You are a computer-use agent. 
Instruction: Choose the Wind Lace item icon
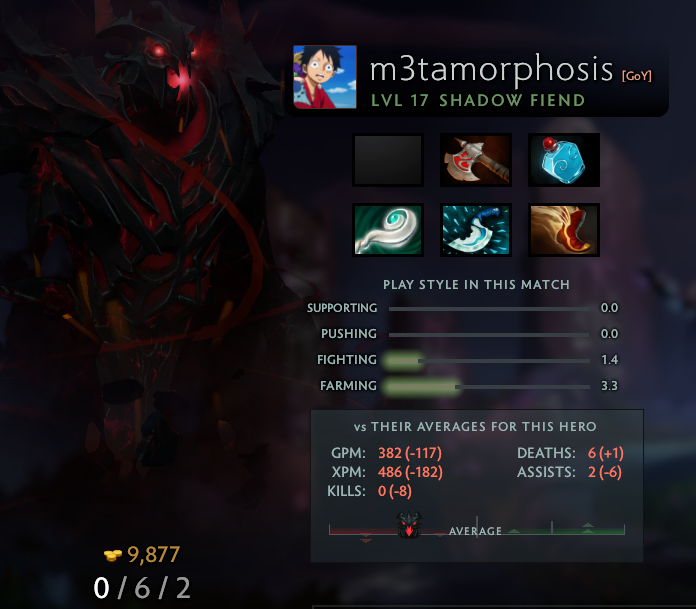click(x=388, y=230)
